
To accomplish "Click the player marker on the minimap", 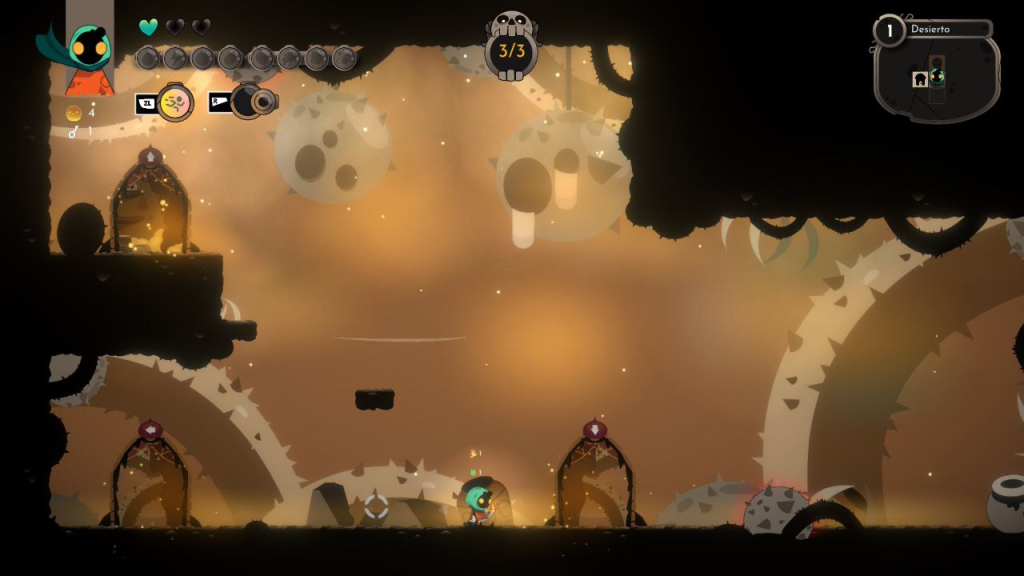I will tap(937, 76).
